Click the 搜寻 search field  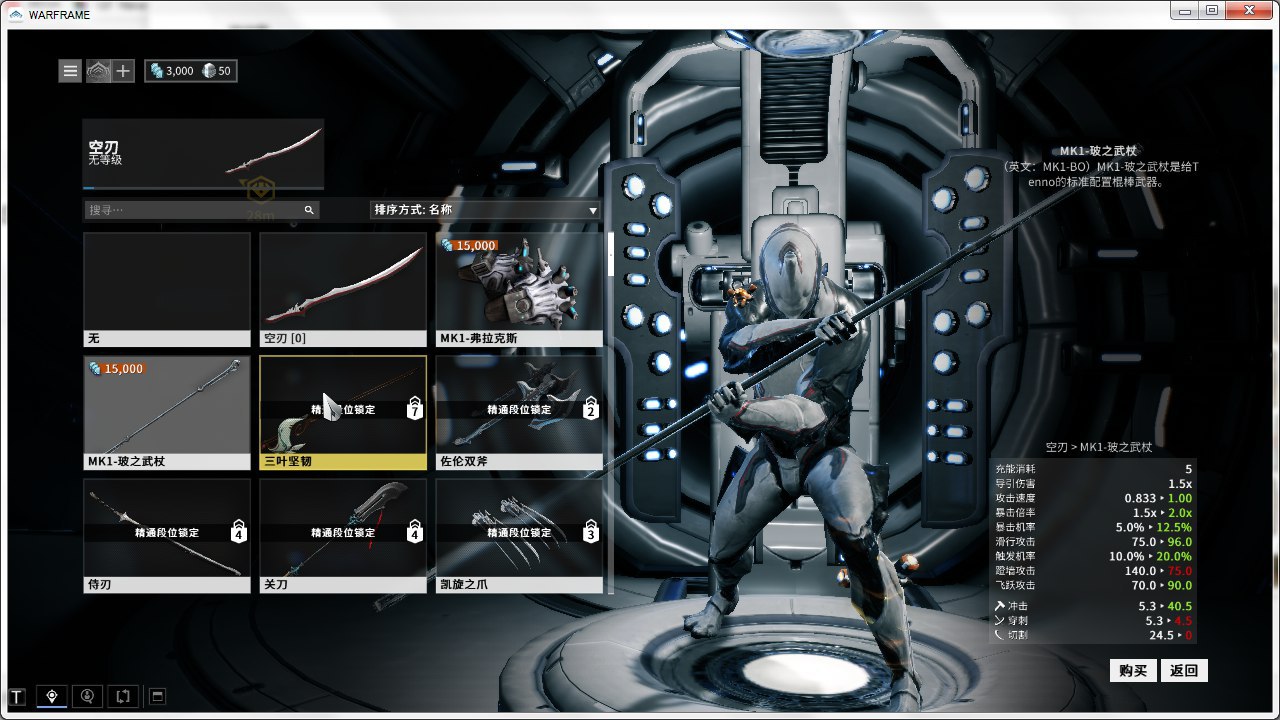[195, 210]
